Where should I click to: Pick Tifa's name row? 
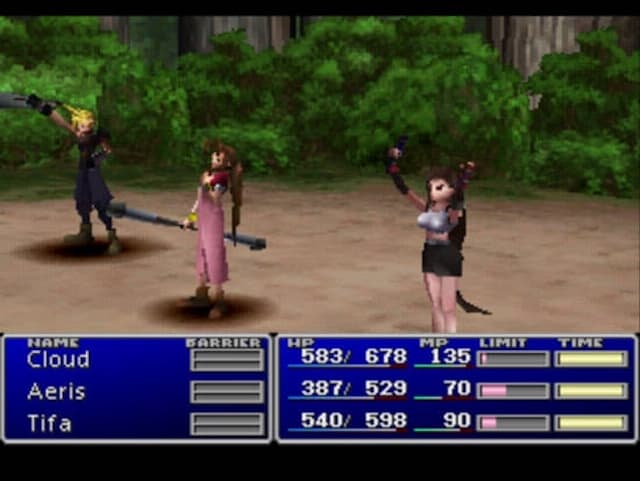(x=49, y=423)
